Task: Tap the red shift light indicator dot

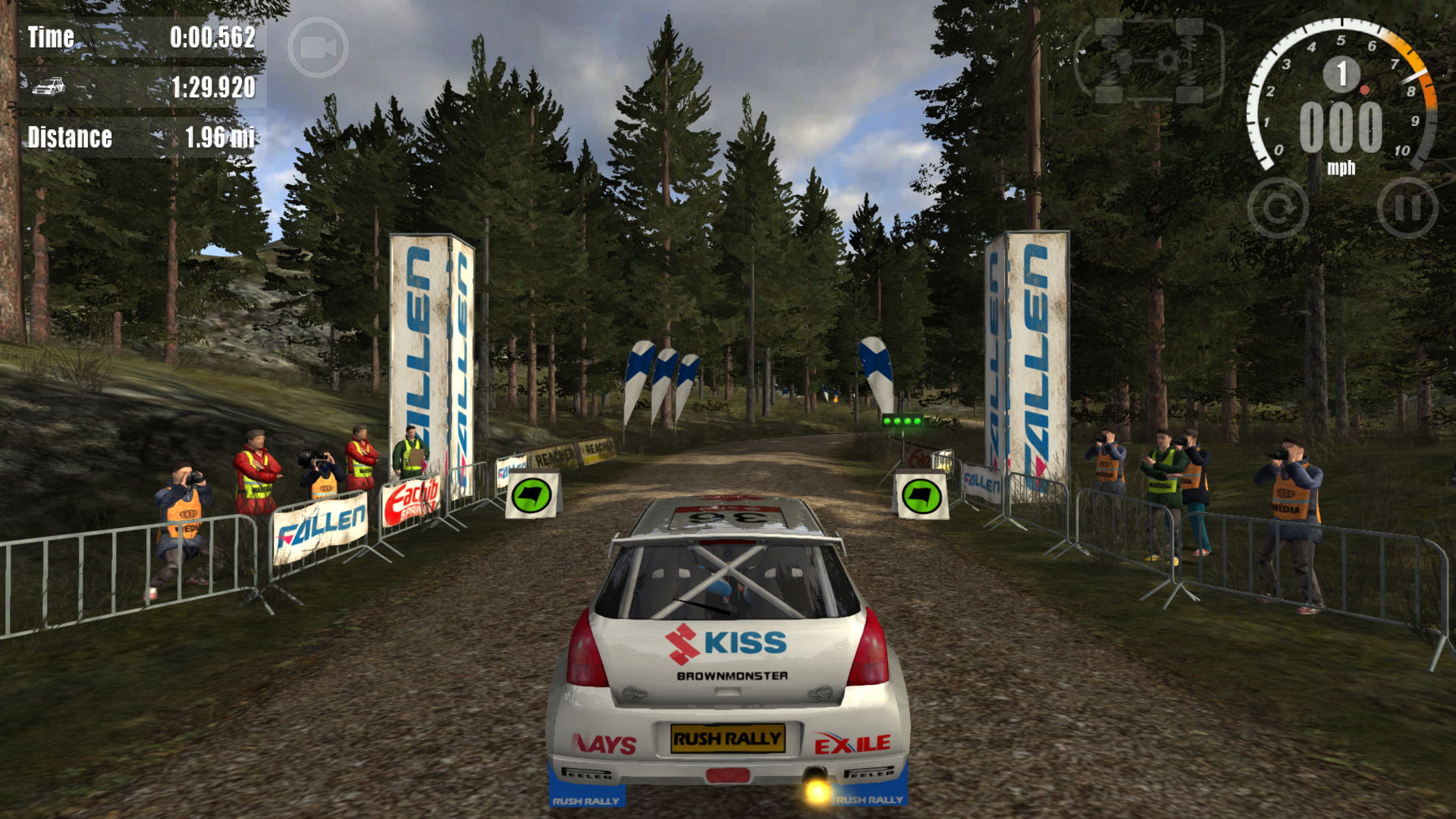Action: coord(1365,89)
